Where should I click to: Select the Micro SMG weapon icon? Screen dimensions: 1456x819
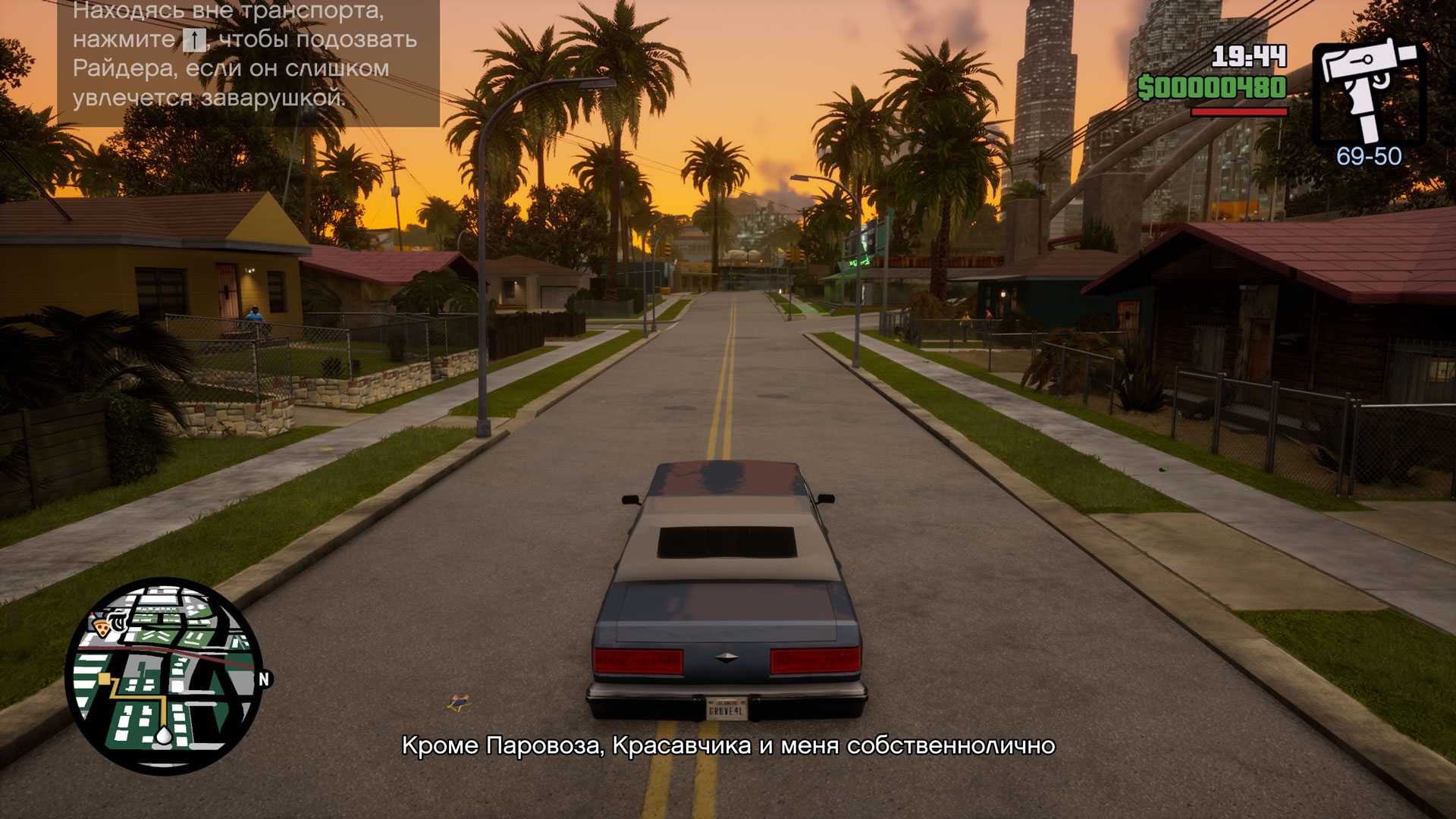[1369, 91]
